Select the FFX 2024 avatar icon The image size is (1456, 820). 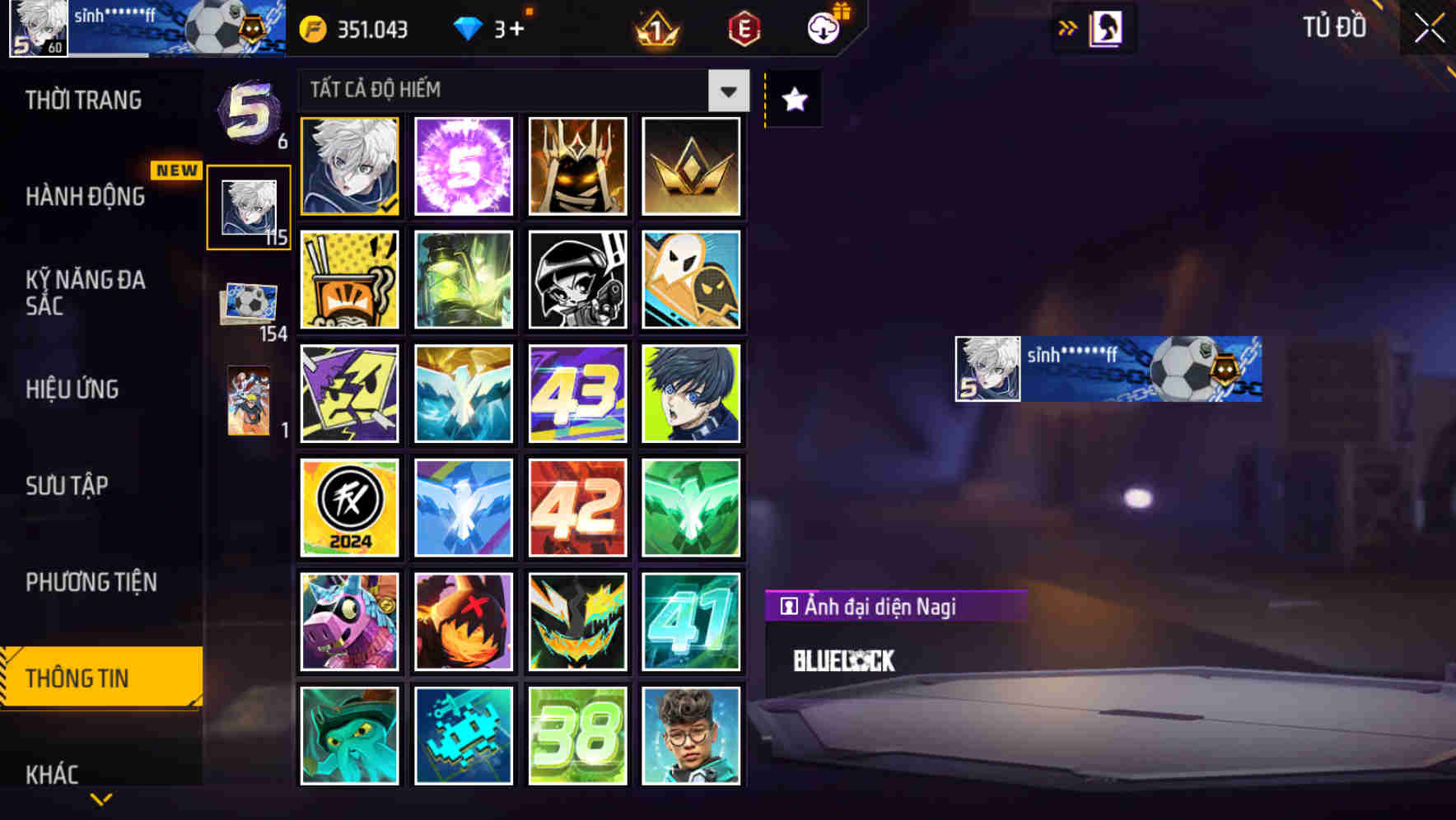pos(349,506)
